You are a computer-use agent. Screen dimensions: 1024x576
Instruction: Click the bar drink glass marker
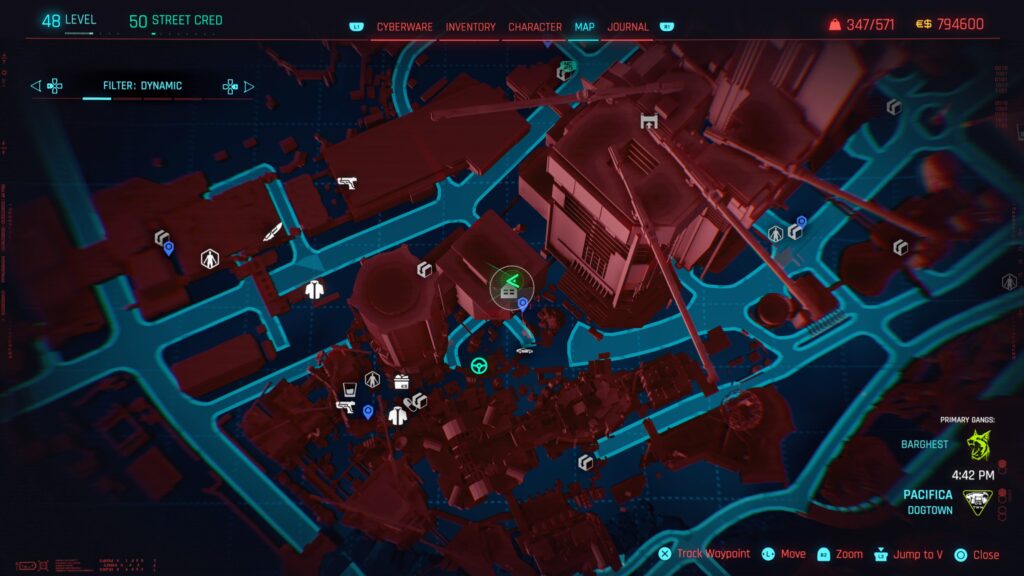349,388
